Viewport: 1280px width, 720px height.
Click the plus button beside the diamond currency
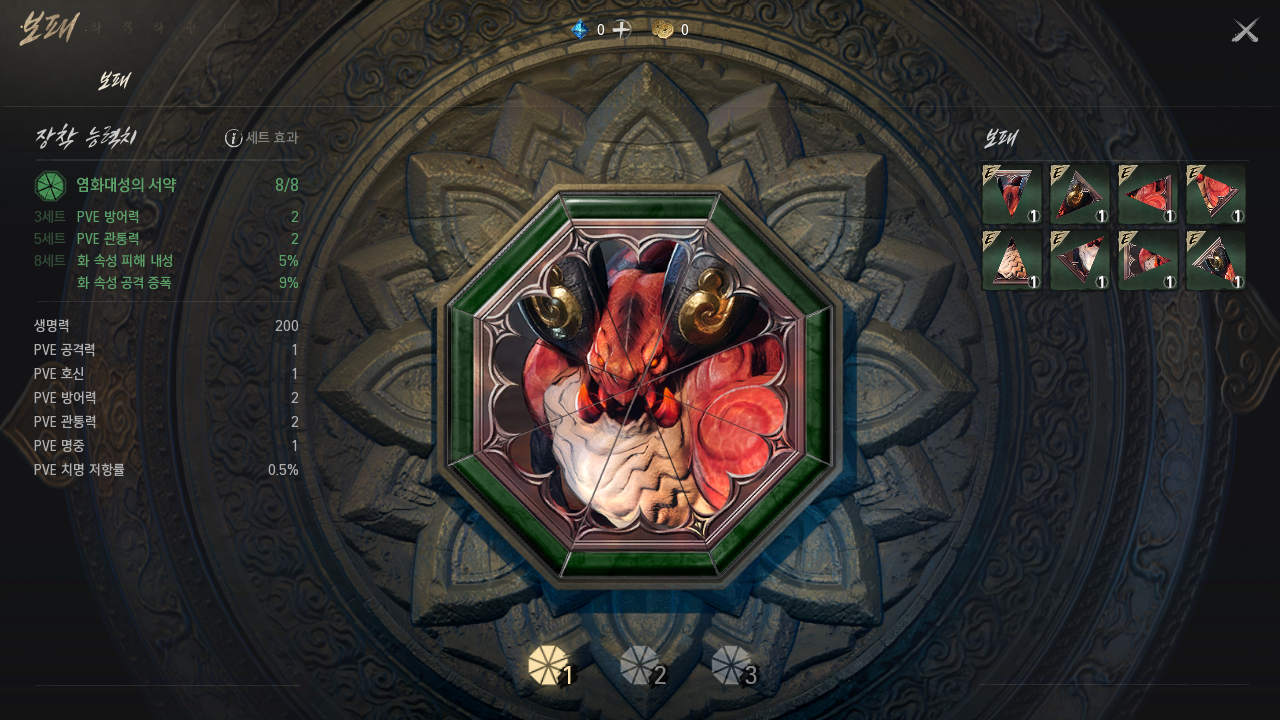[622, 30]
